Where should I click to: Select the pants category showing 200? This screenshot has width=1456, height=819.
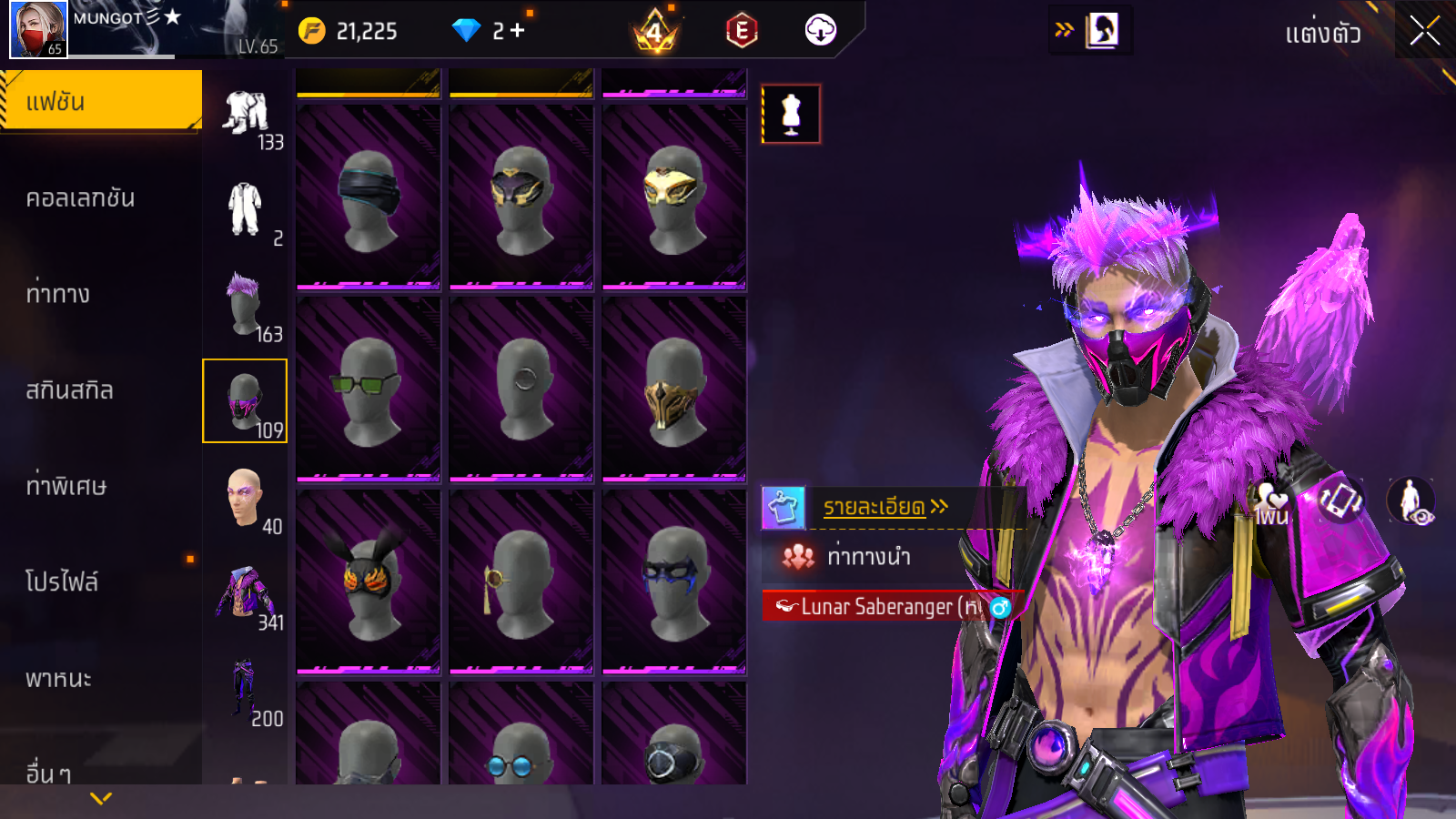coord(246,690)
